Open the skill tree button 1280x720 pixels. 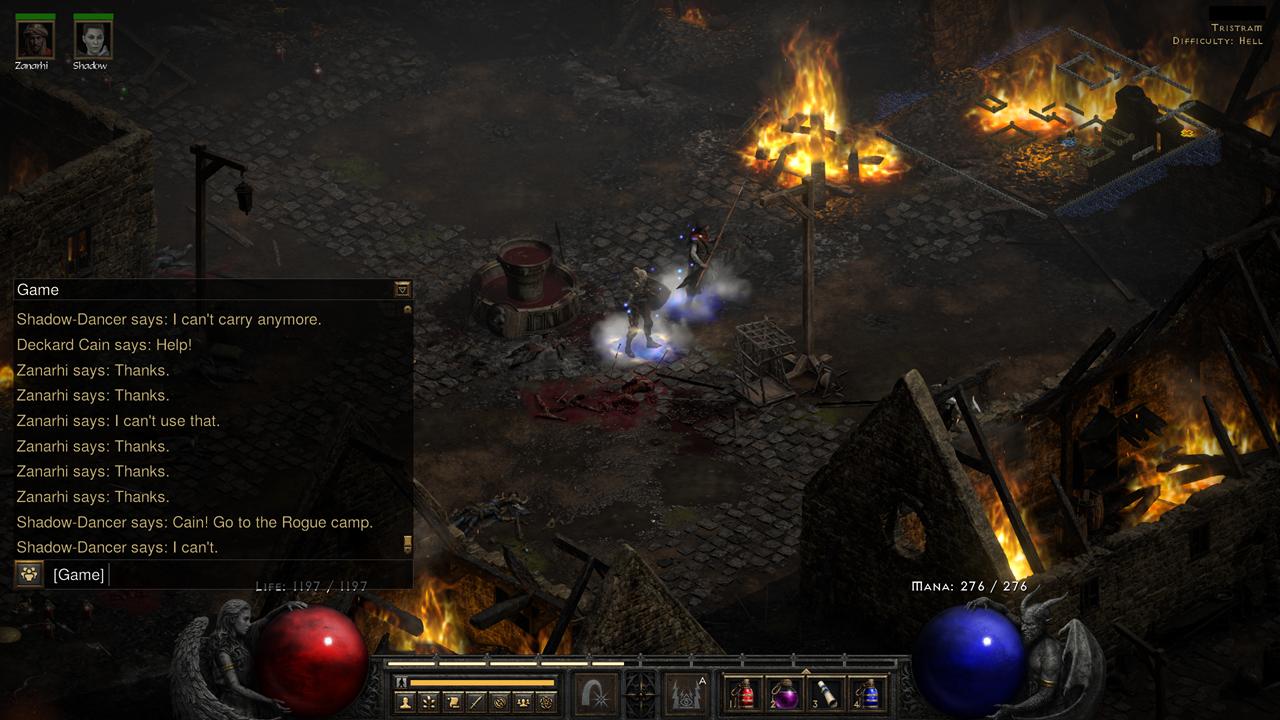click(429, 702)
